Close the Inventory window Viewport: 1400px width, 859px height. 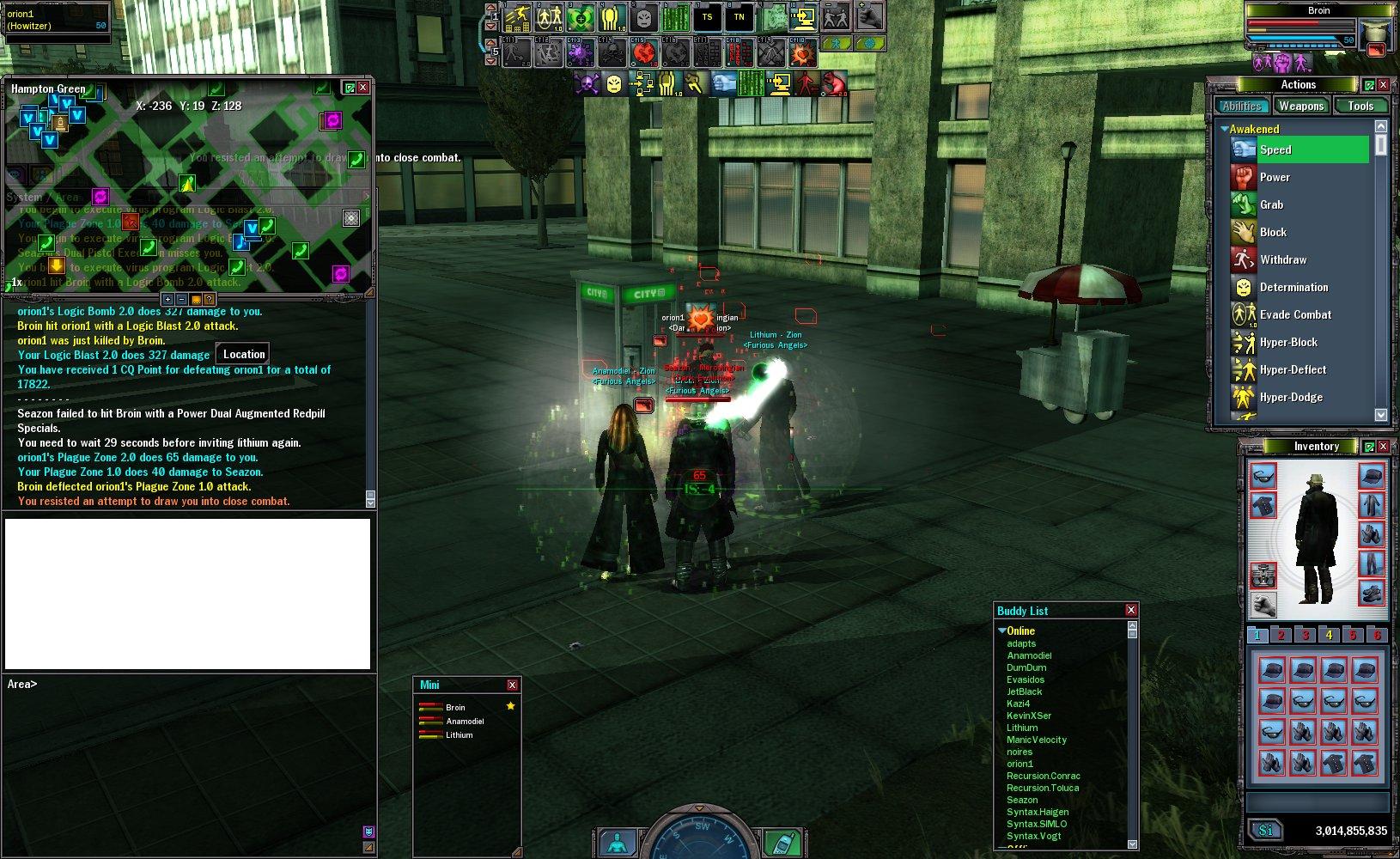1383,446
